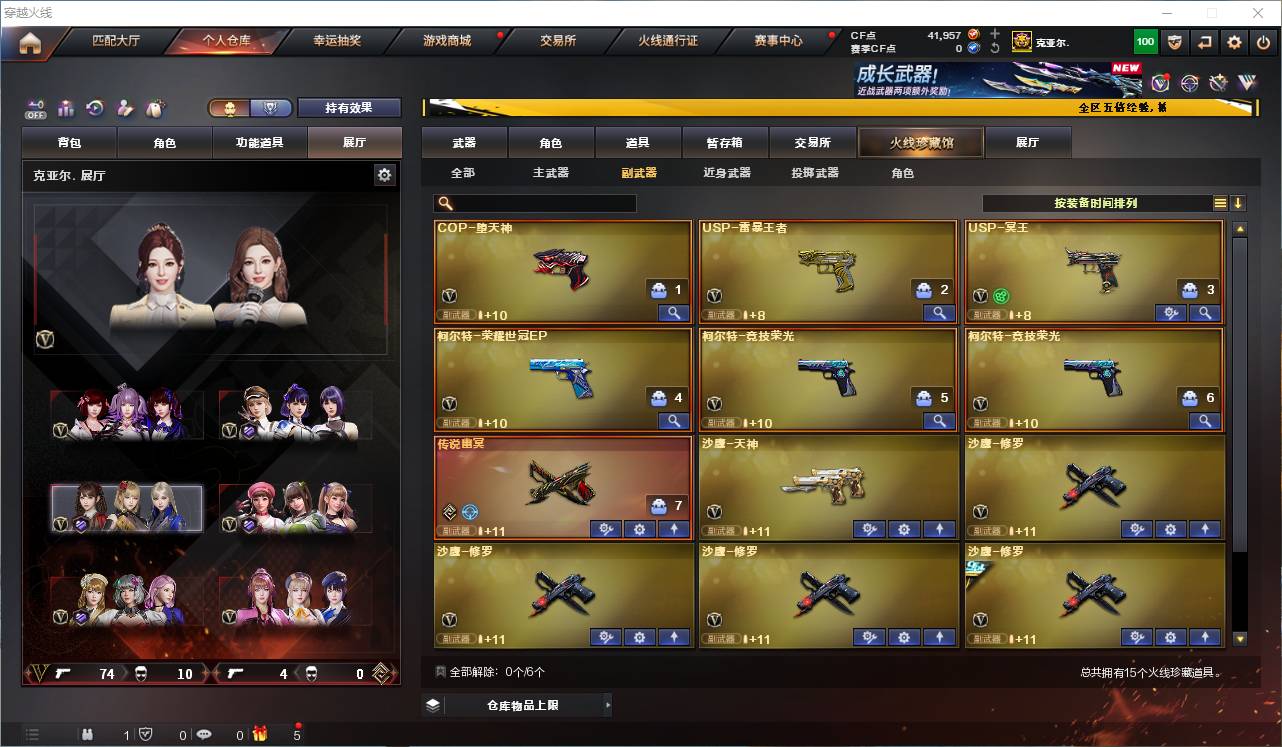Viewport: 1282px width, 747px height.
Task: Open the wrench upgrade icon on 传说幽冥 card
Action: (605, 529)
